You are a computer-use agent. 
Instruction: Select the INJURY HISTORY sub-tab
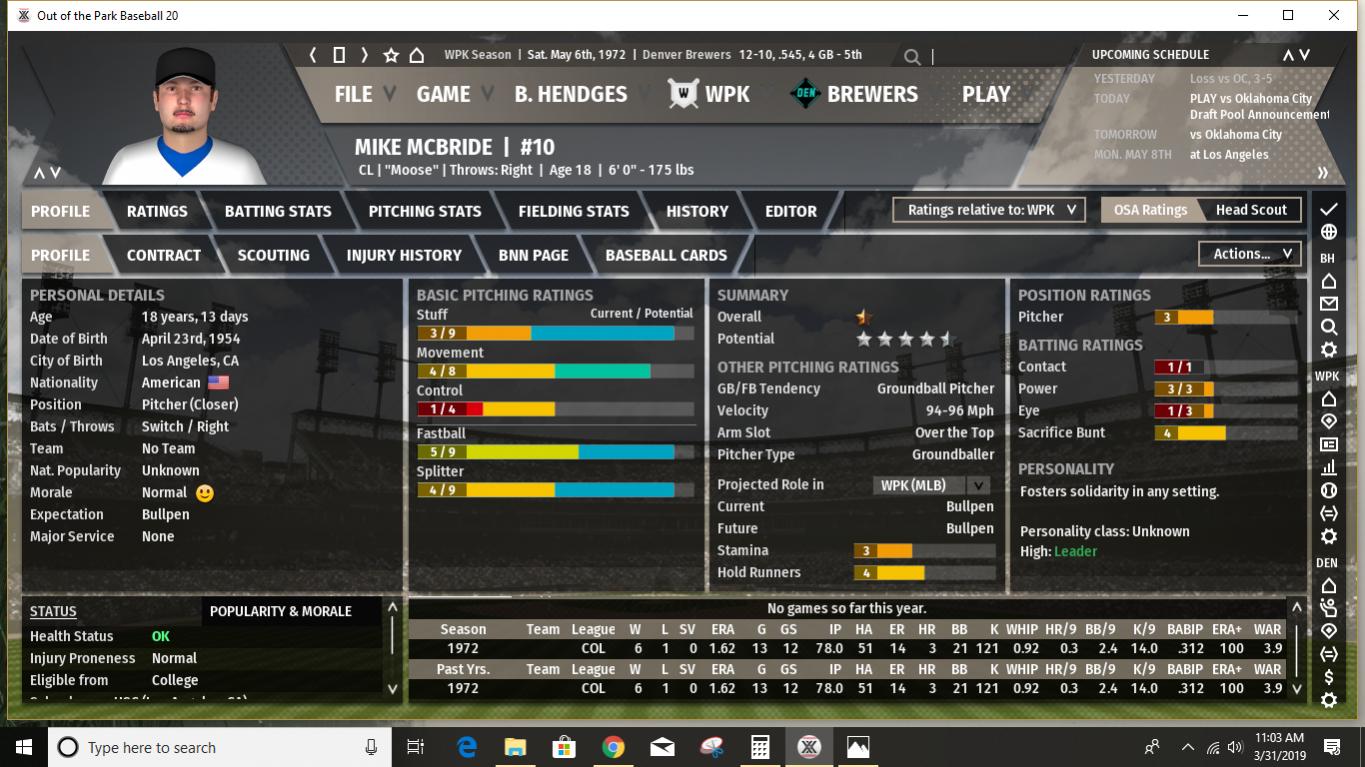(x=404, y=255)
